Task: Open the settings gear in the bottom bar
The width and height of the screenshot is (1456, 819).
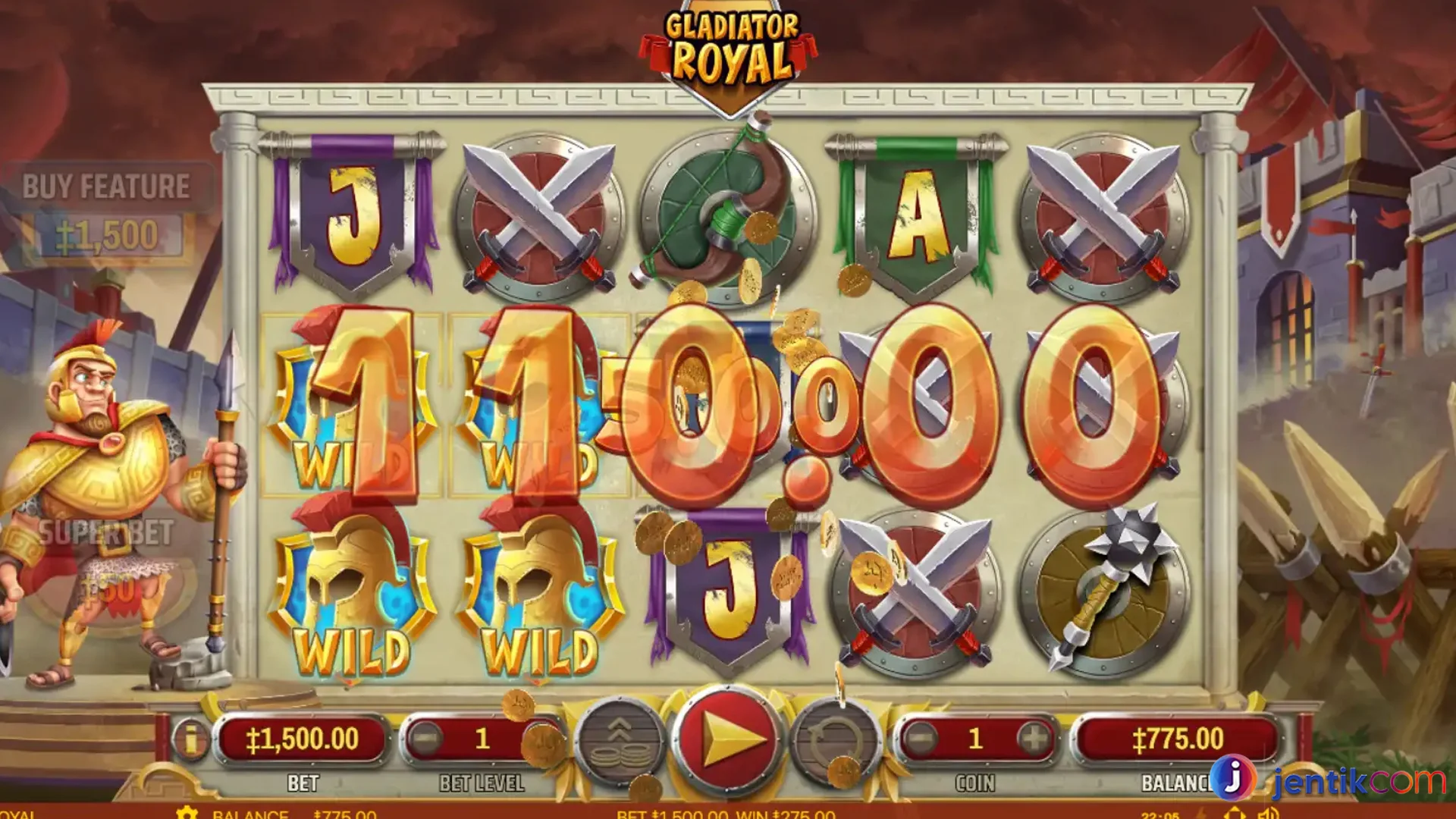Action: 186,812
